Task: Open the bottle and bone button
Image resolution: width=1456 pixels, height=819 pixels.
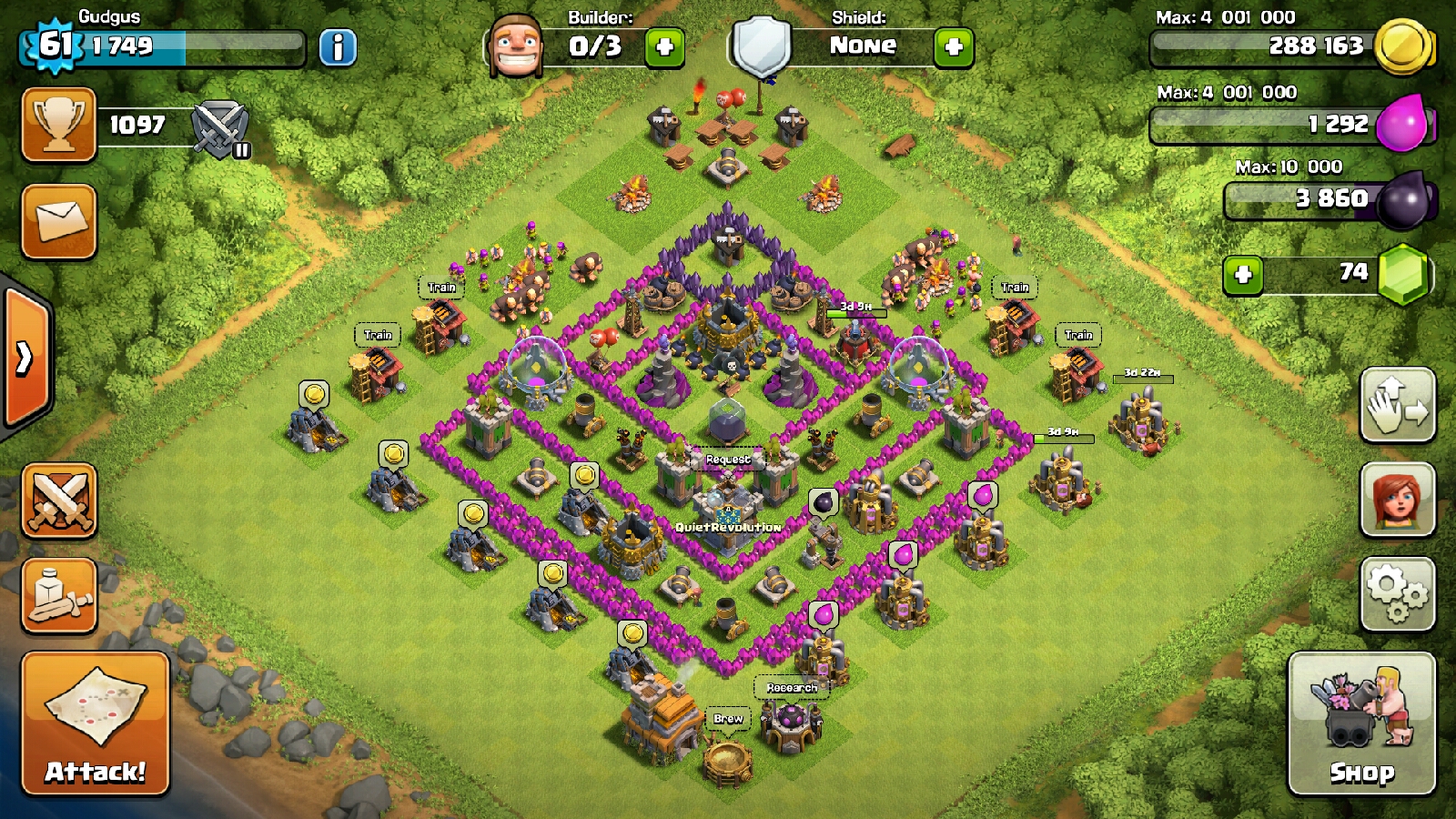Action: (59, 596)
